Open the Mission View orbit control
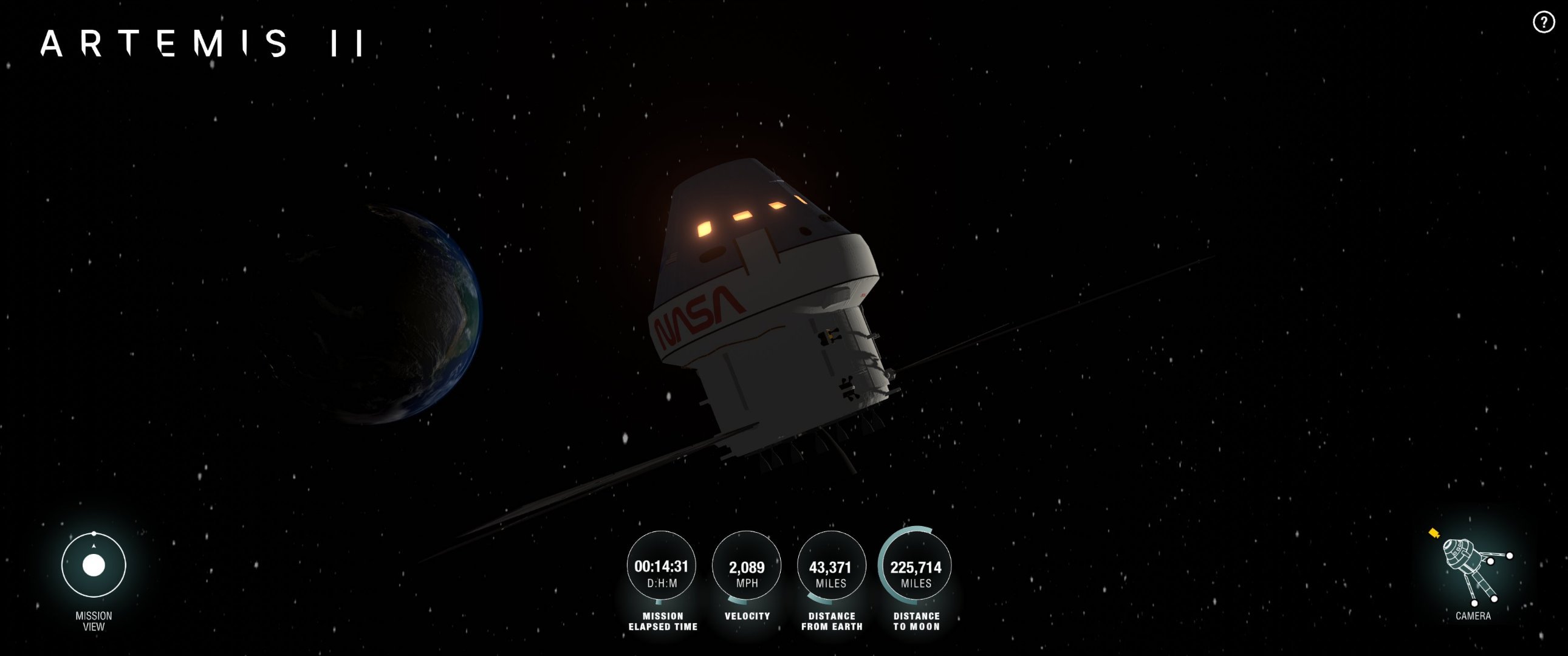The height and width of the screenshot is (656, 1568). tap(94, 565)
